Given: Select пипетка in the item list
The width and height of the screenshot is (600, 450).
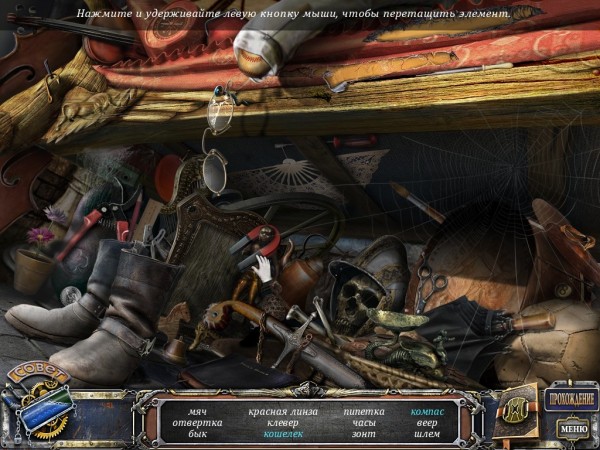Looking at the screenshot, I should [x=363, y=411].
